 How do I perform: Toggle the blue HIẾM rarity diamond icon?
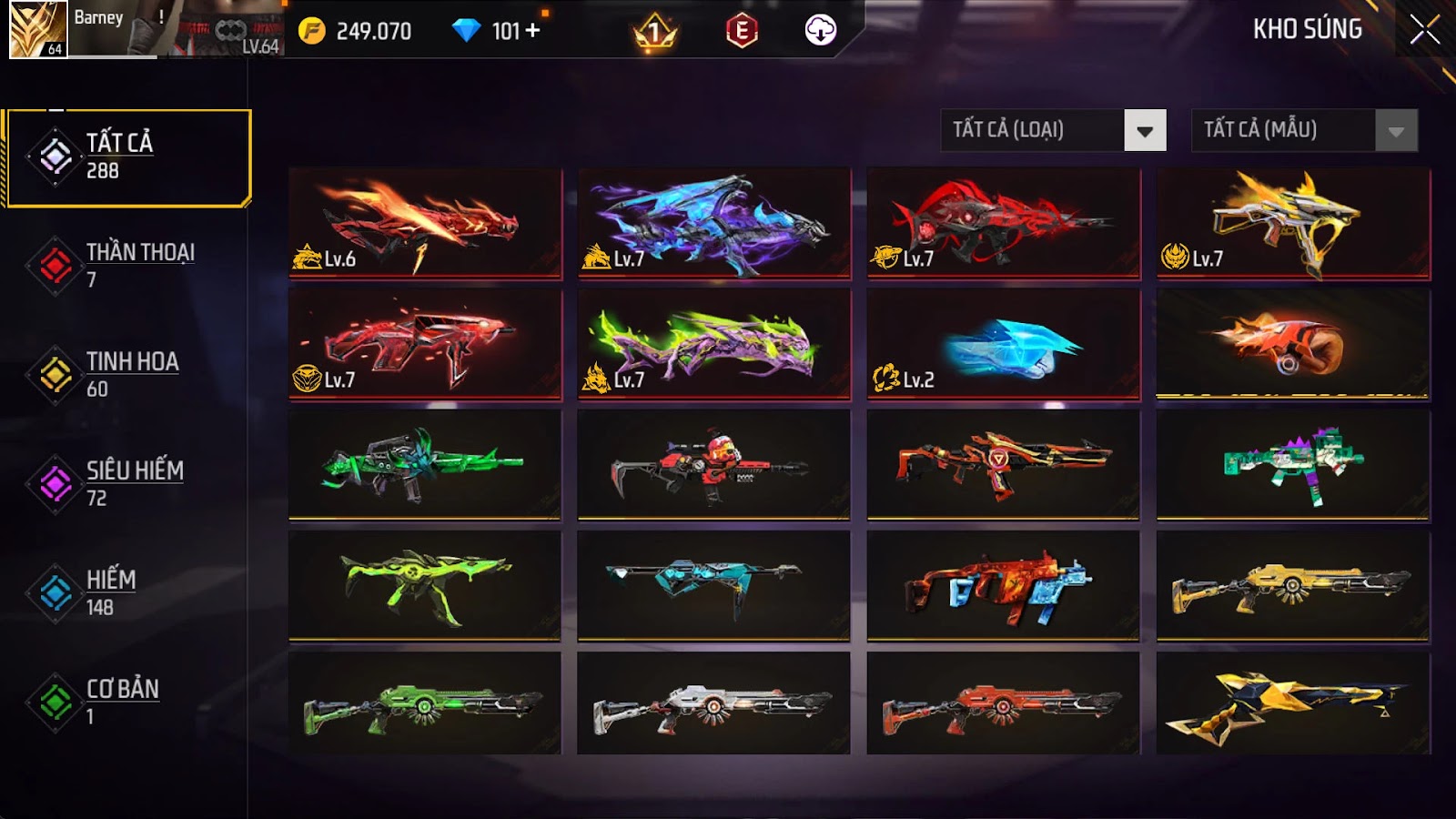(x=56, y=590)
